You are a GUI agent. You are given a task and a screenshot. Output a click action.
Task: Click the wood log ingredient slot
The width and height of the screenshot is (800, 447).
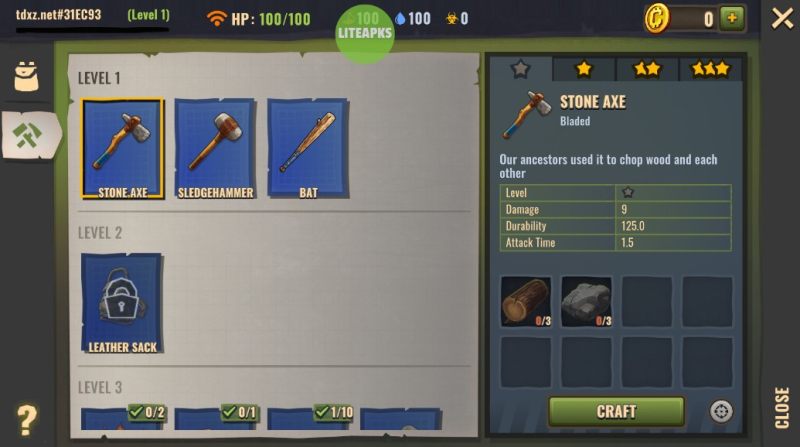[525, 301]
